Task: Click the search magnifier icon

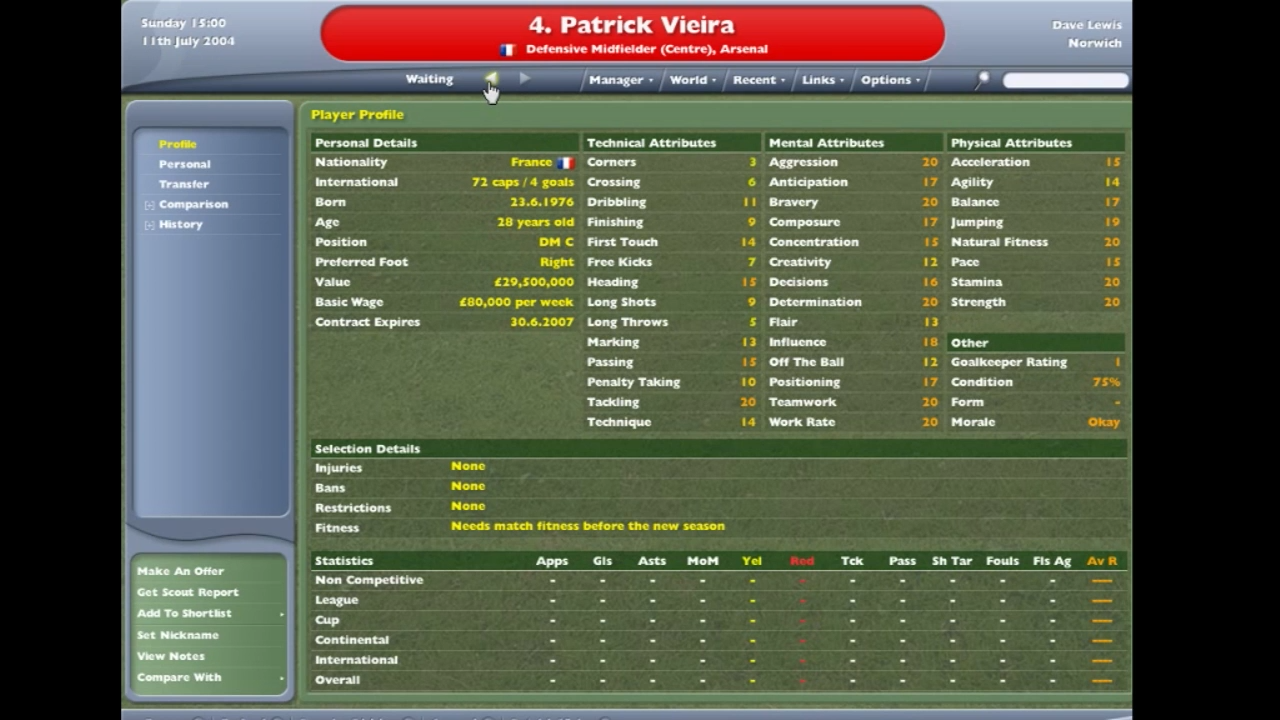Action: pyautogui.click(x=982, y=79)
